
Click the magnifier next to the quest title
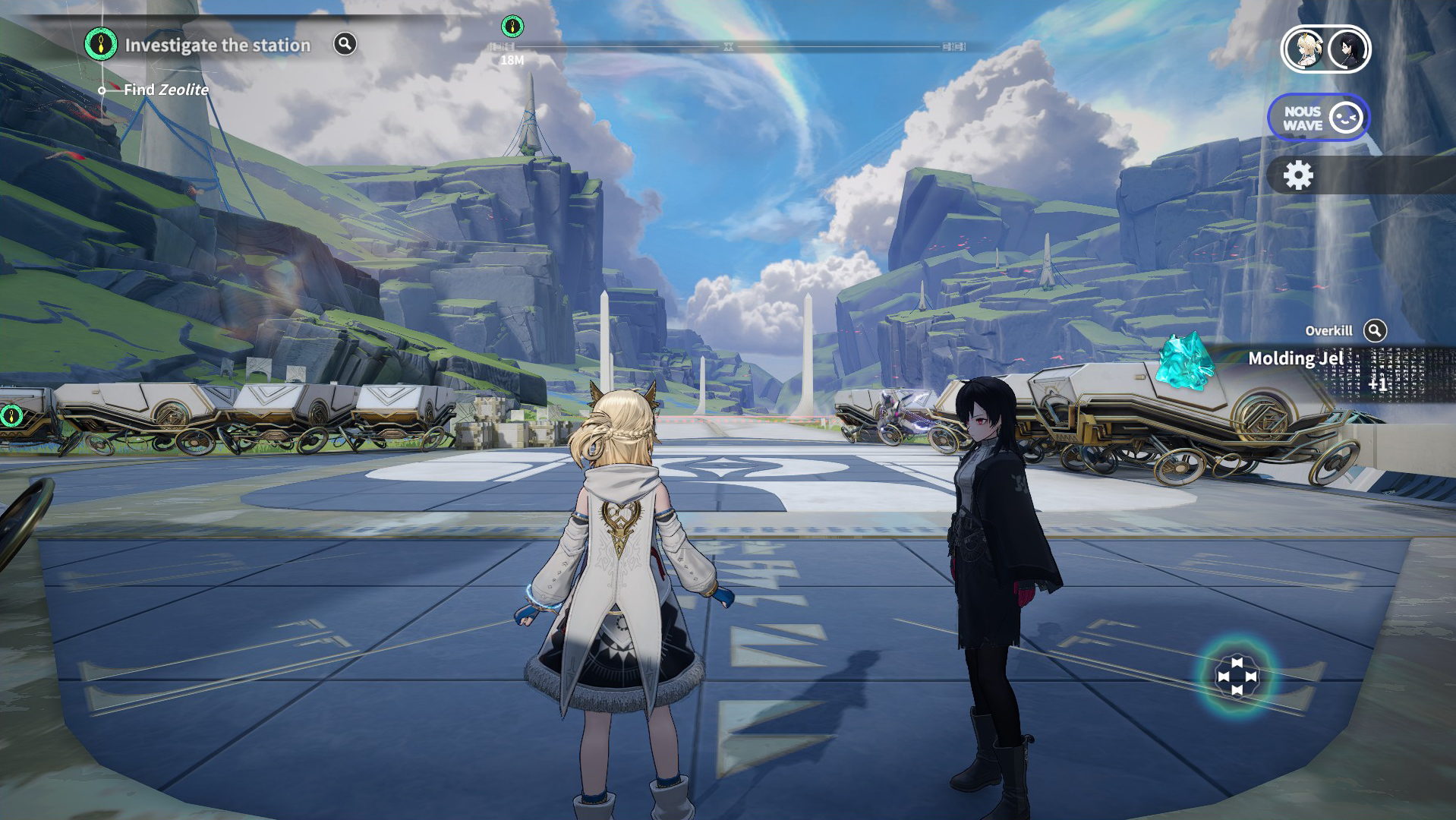coord(345,44)
